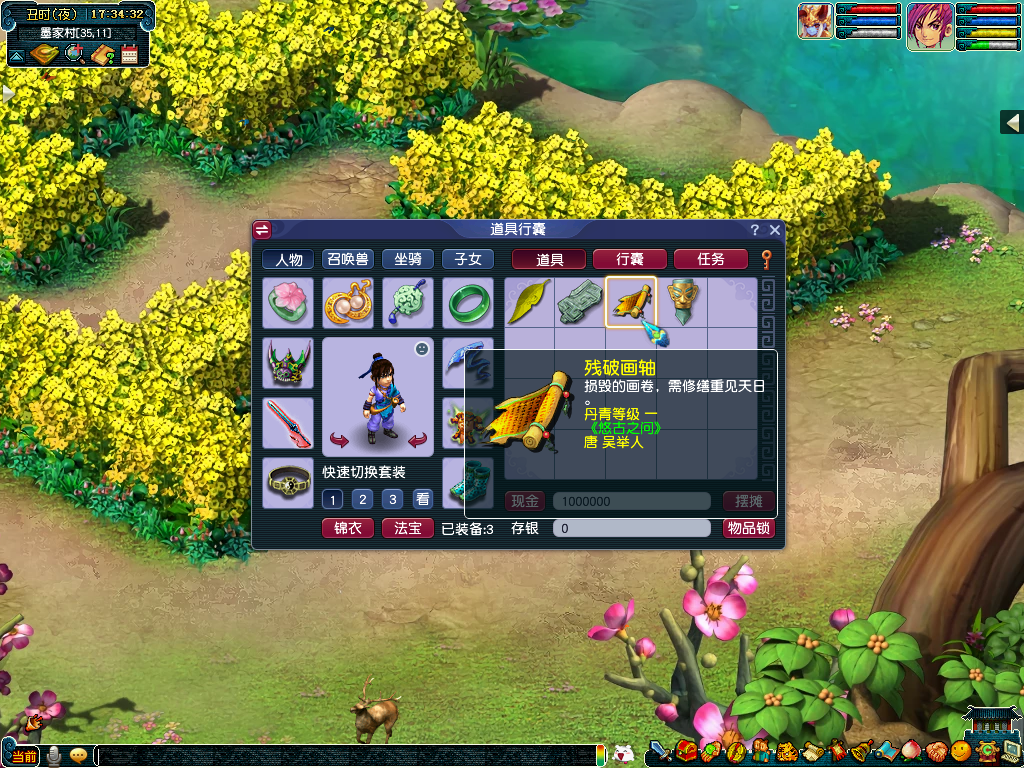
Task: Open the 任务 quest items tab
Action: tap(711, 259)
